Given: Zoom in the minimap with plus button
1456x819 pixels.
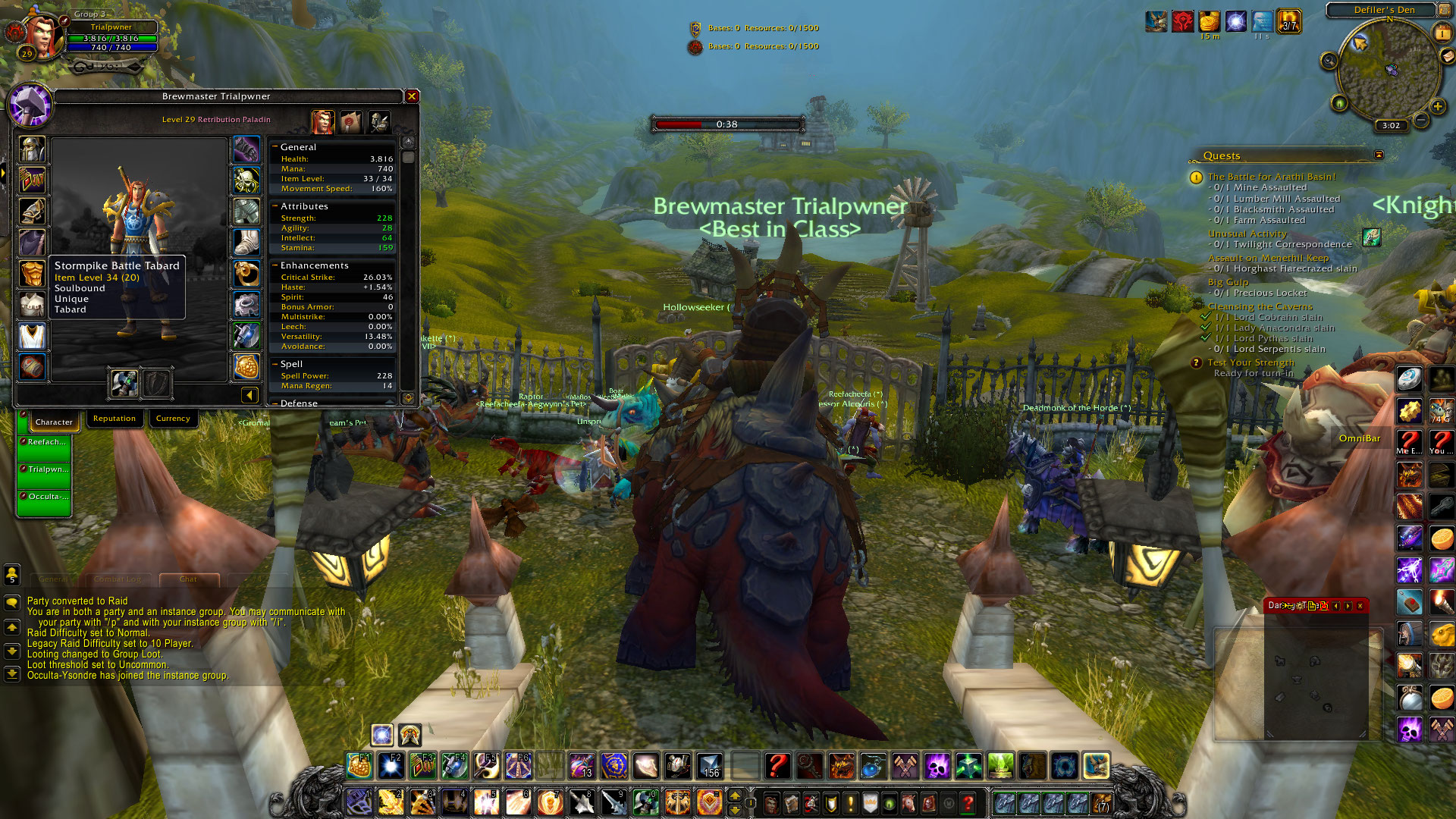Looking at the screenshot, I should [x=1438, y=107].
